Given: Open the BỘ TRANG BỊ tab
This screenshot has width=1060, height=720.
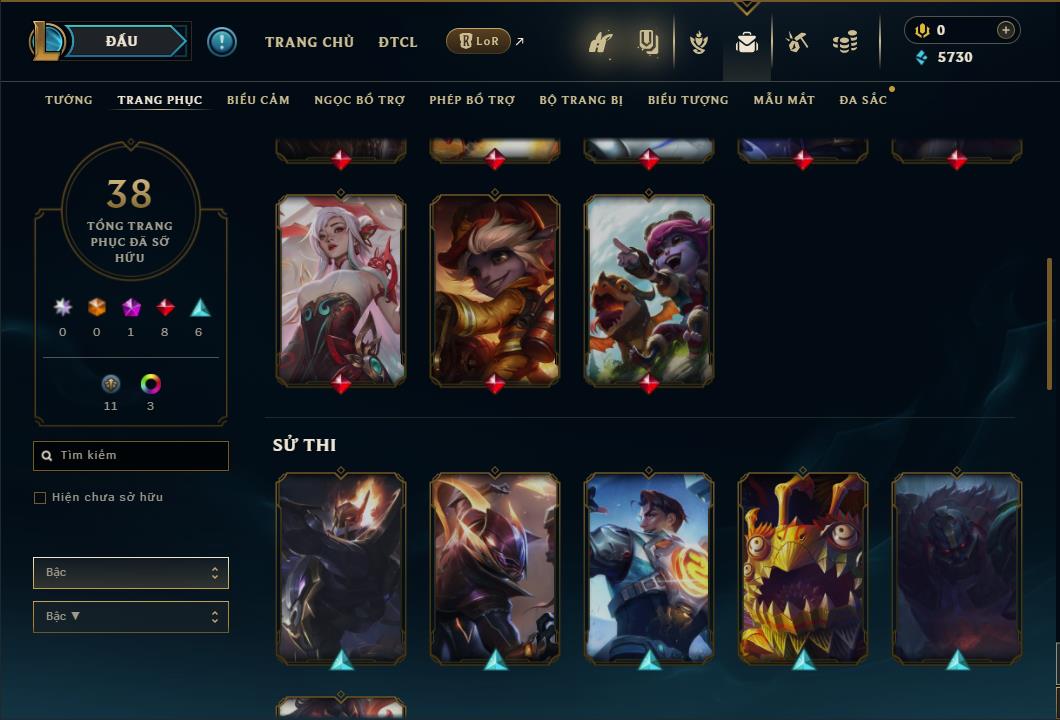Looking at the screenshot, I should click(x=581, y=100).
